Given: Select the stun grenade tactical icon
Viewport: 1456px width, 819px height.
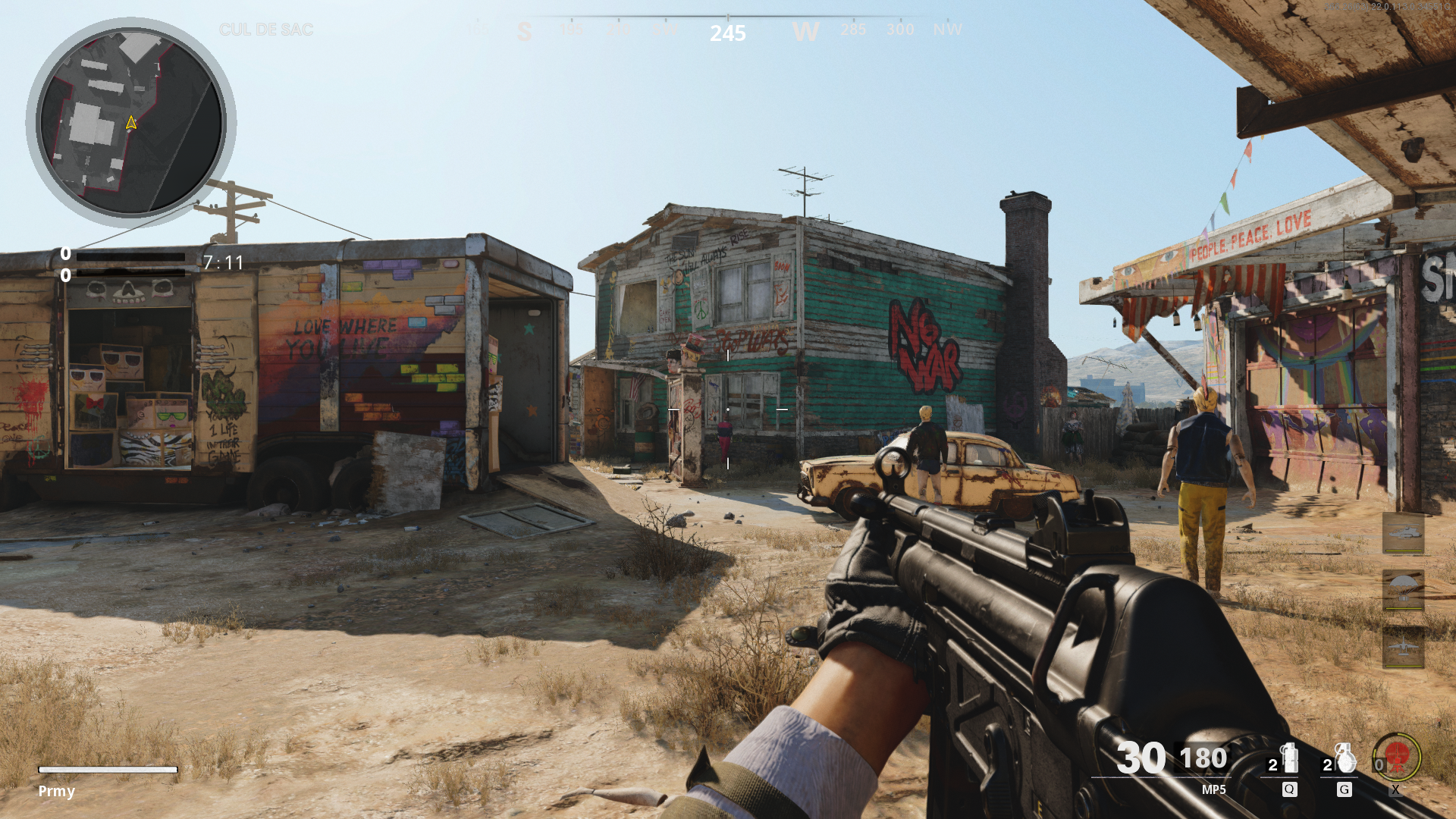Looking at the screenshot, I should 1289,758.
